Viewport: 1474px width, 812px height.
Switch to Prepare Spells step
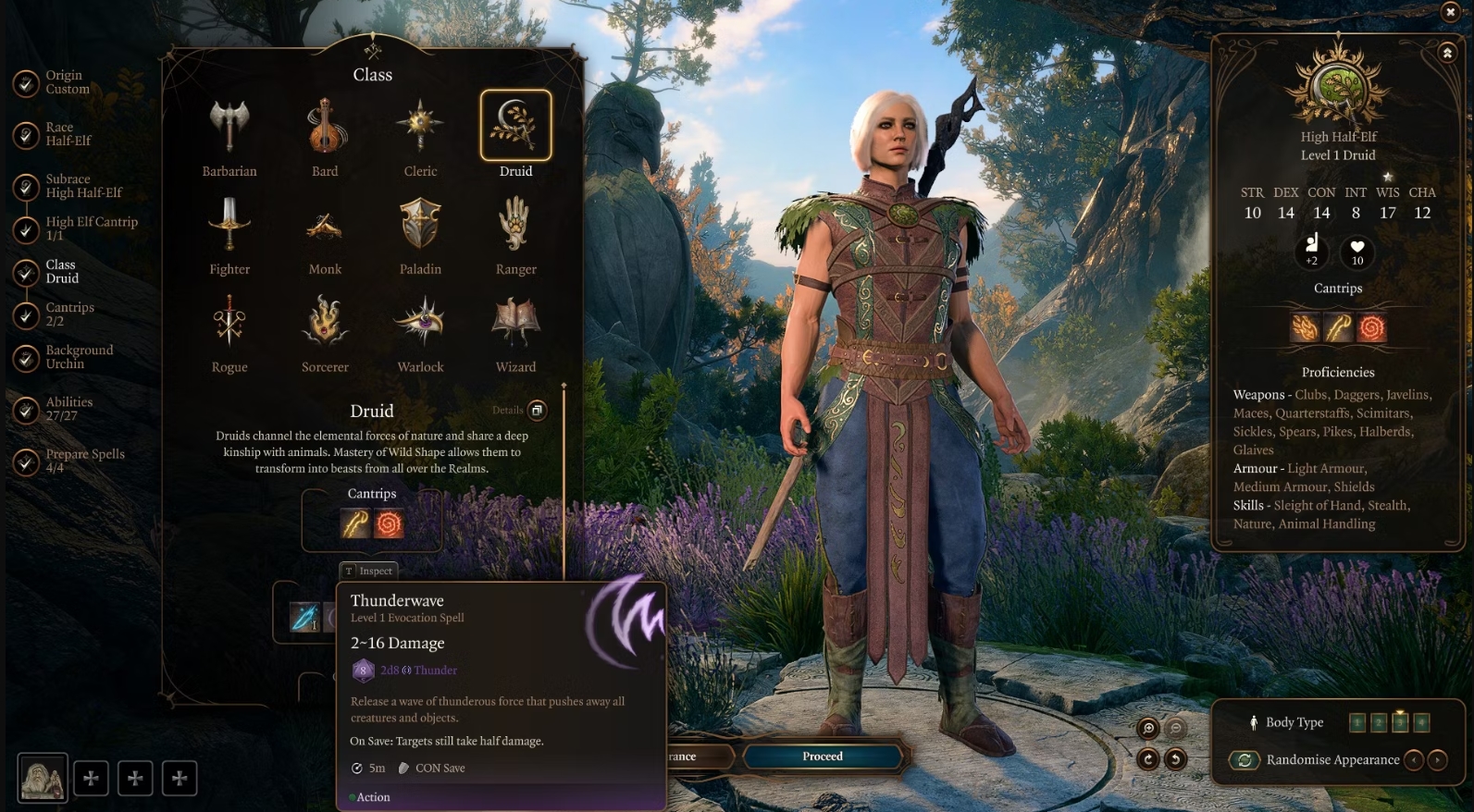(84, 461)
